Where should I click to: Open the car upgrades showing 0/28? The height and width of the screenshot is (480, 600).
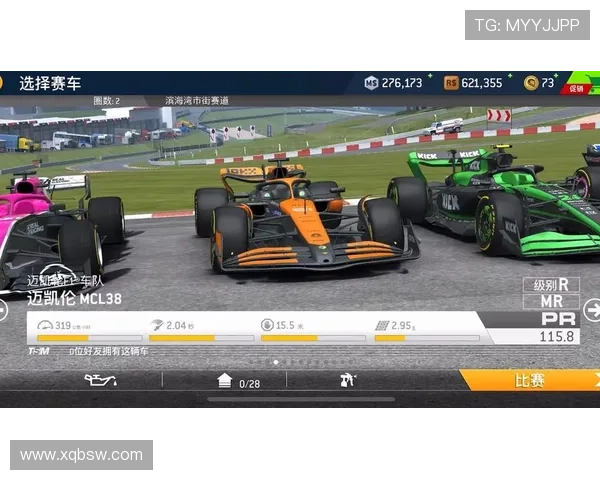(238, 381)
